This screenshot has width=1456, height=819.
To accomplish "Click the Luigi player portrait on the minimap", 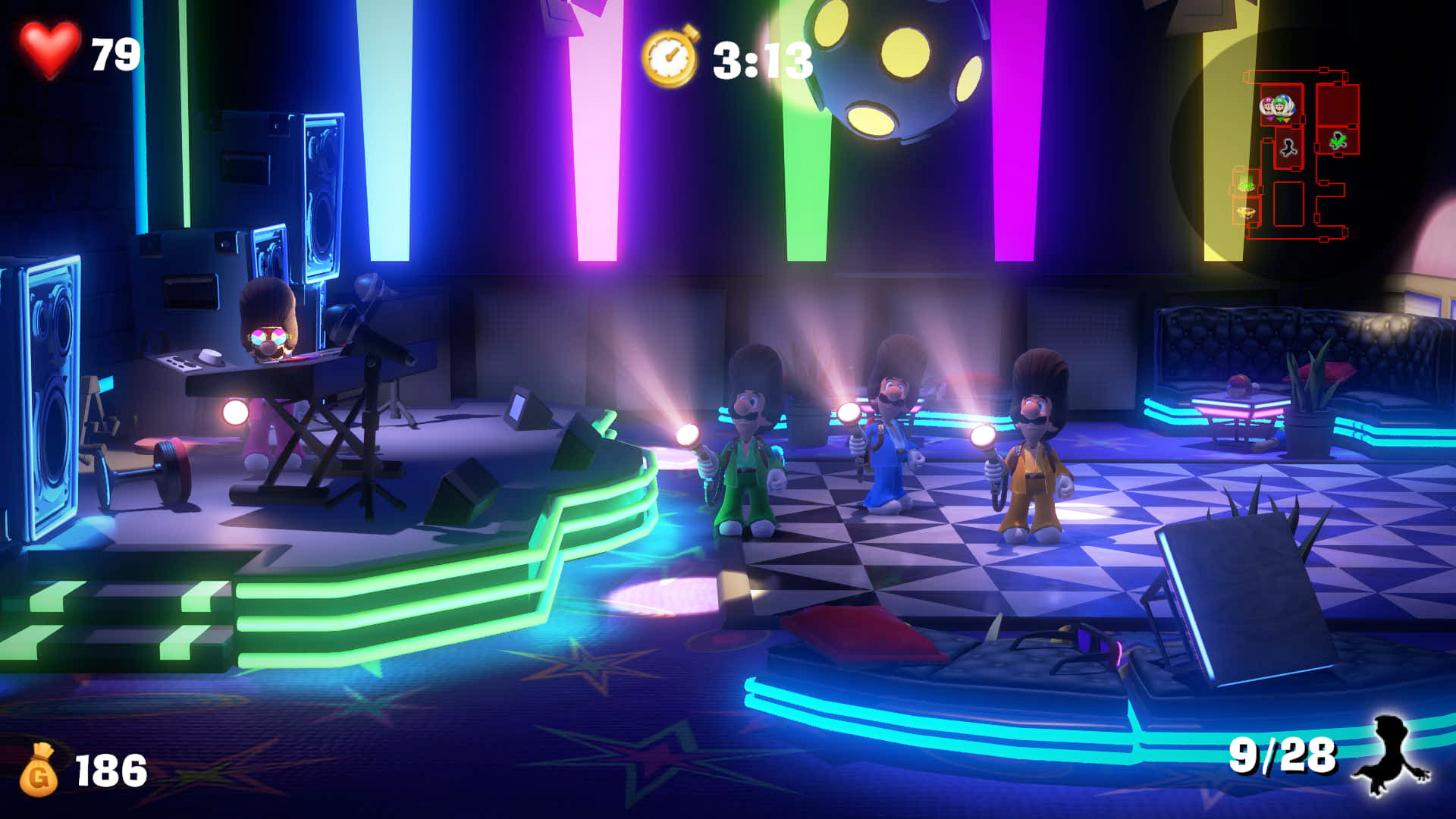I will coord(1279,106).
